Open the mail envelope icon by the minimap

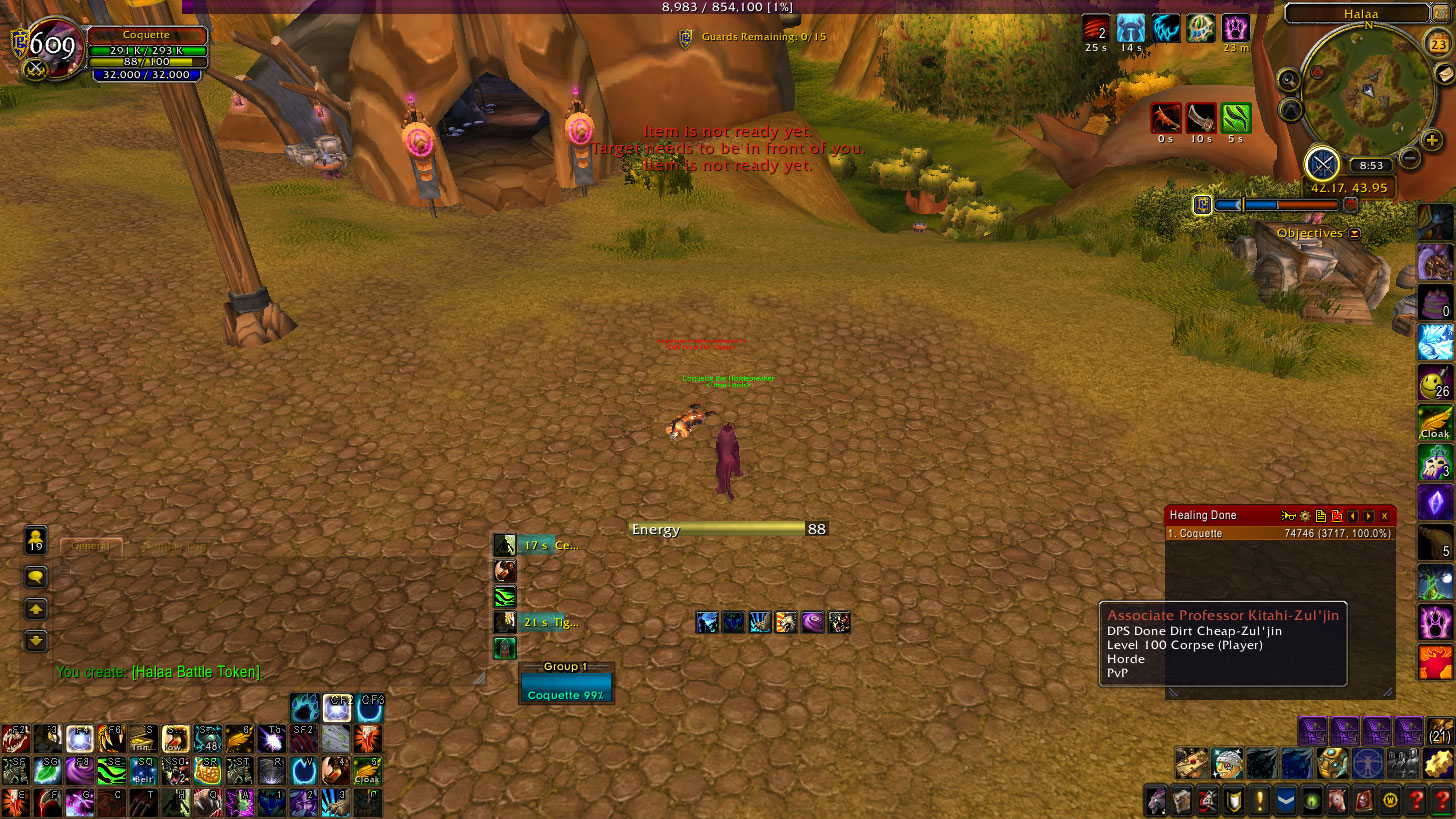point(1444,75)
